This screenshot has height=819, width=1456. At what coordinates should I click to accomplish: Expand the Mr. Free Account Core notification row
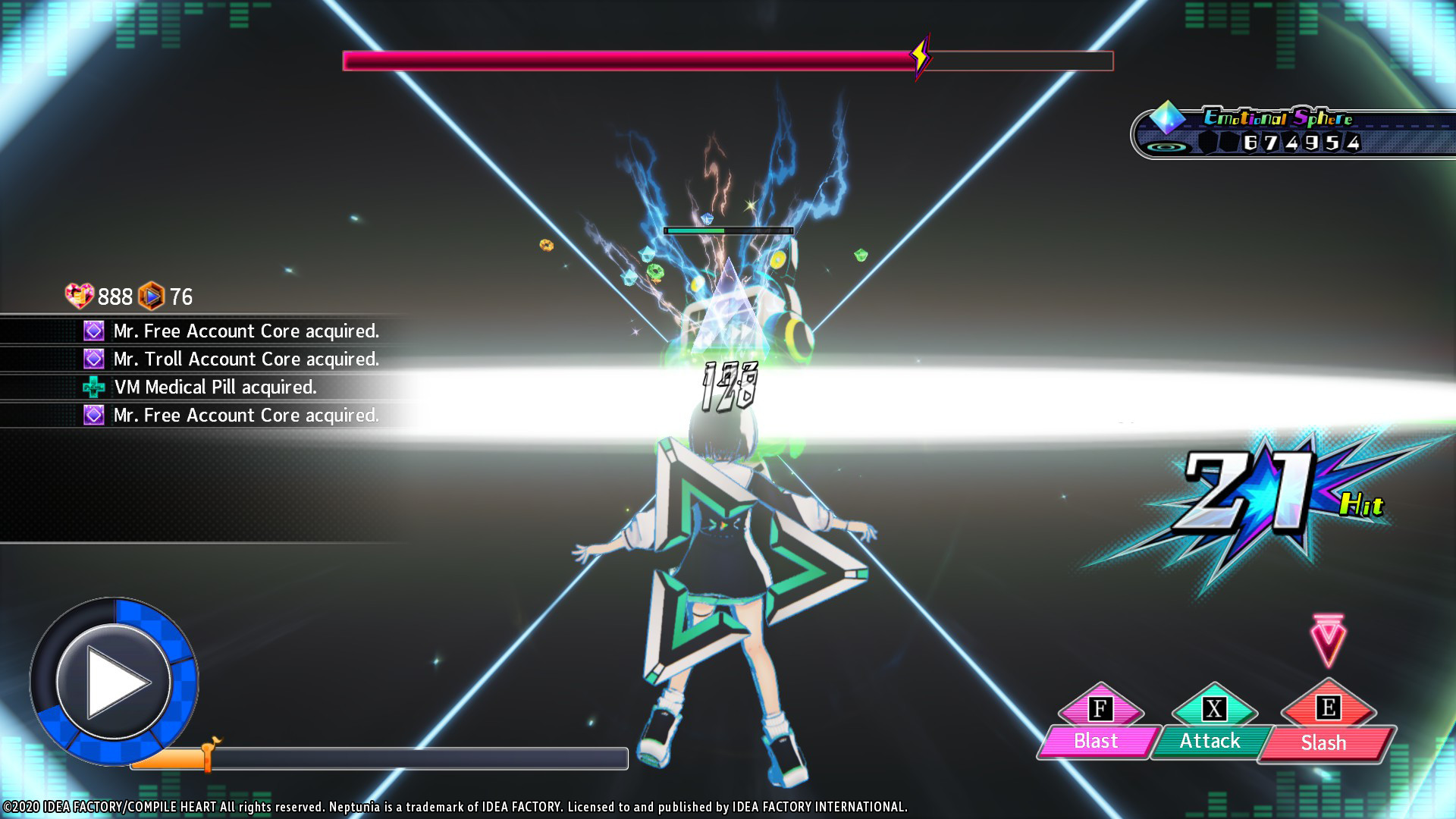(246, 331)
